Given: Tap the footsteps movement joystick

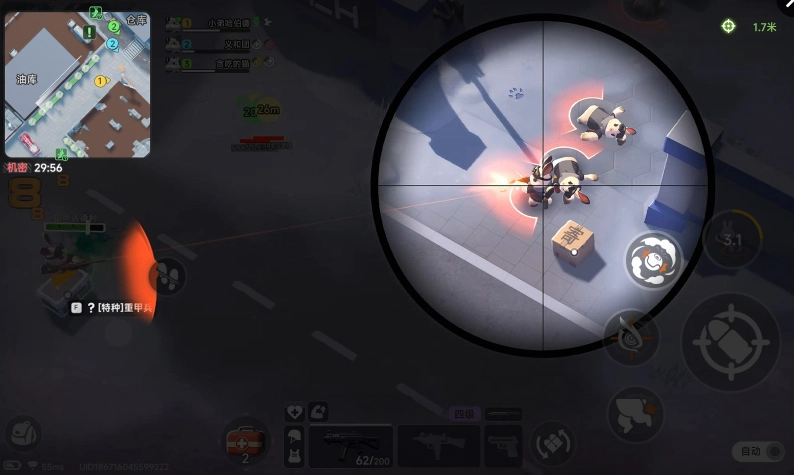Looking at the screenshot, I should click(167, 276).
